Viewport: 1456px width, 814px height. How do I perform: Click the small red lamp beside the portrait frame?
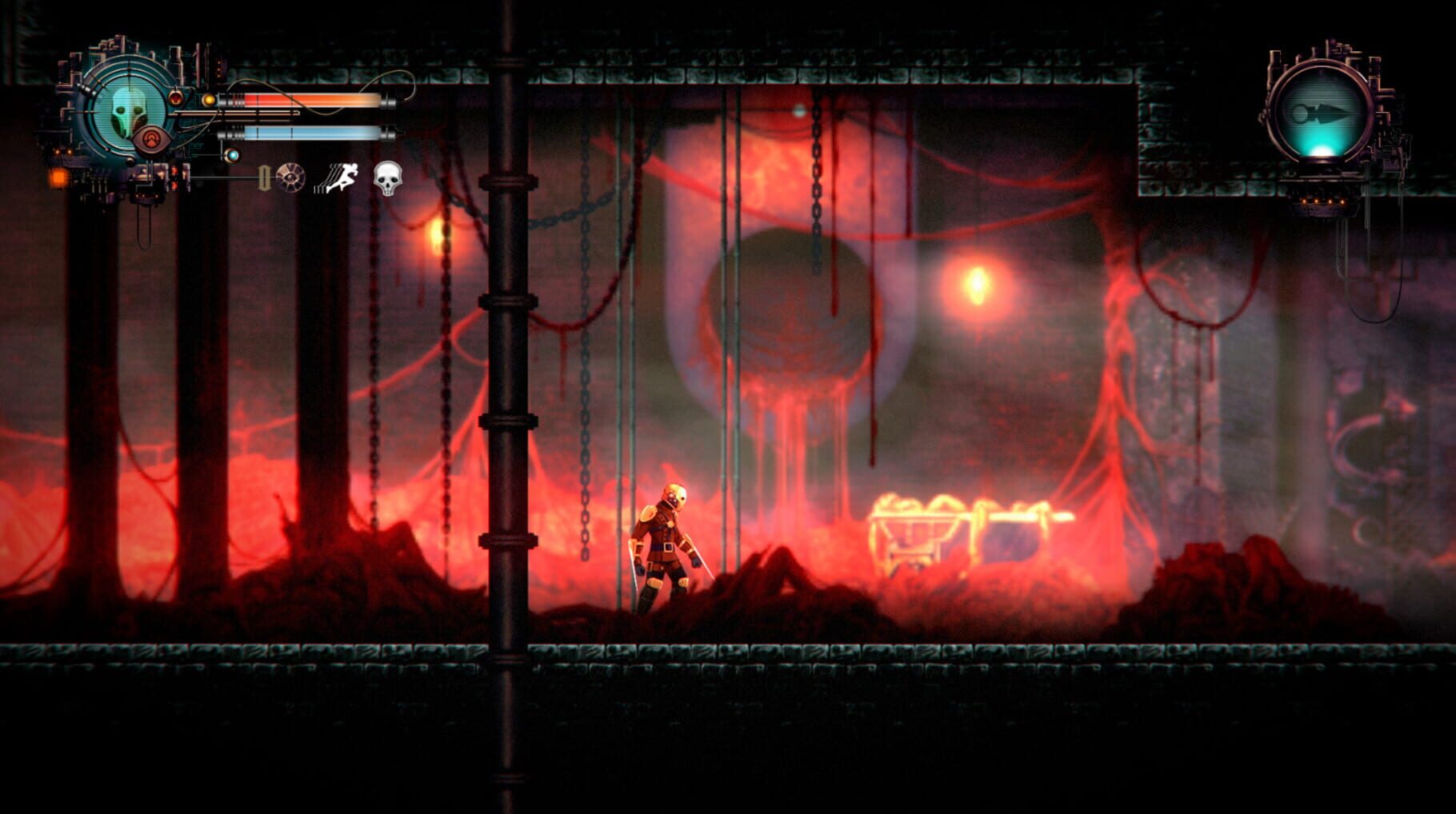tap(176, 99)
